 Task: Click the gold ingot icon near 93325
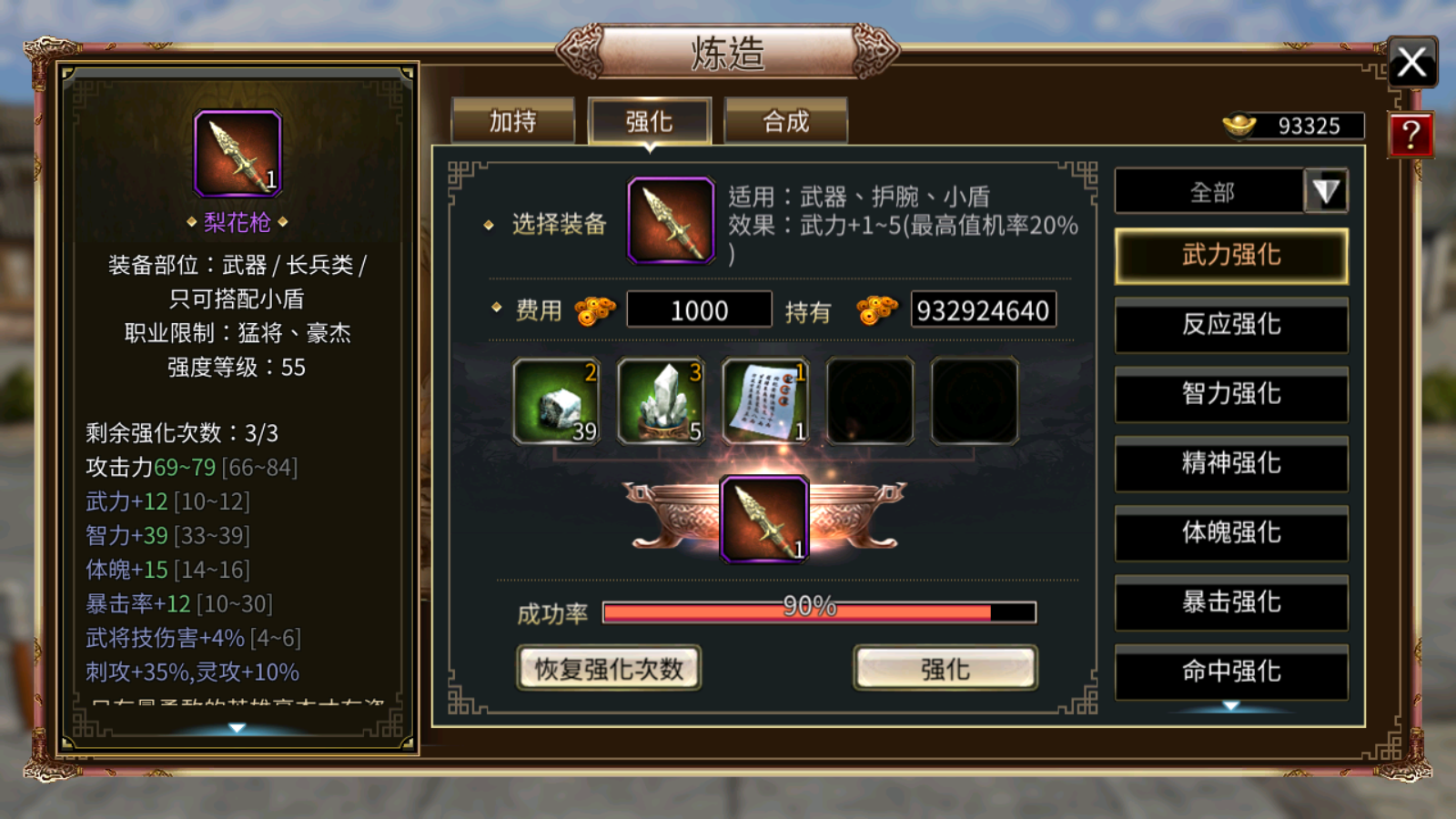click(x=1239, y=125)
